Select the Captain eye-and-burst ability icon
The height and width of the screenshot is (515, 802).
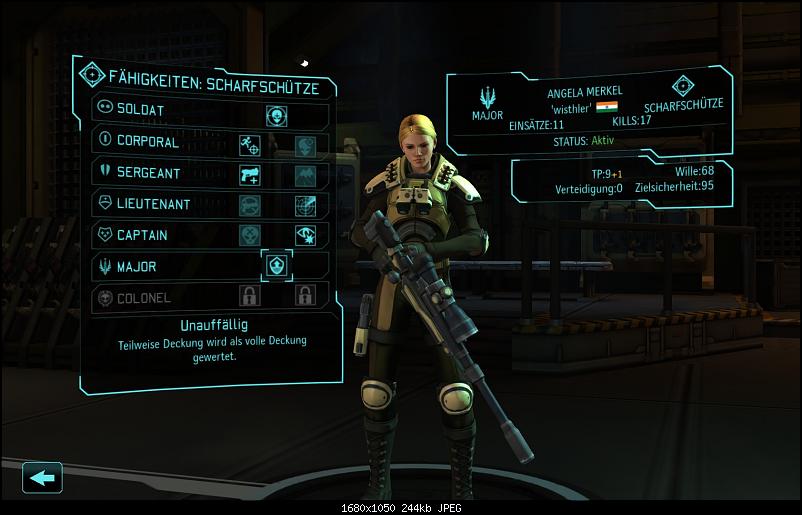click(305, 236)
